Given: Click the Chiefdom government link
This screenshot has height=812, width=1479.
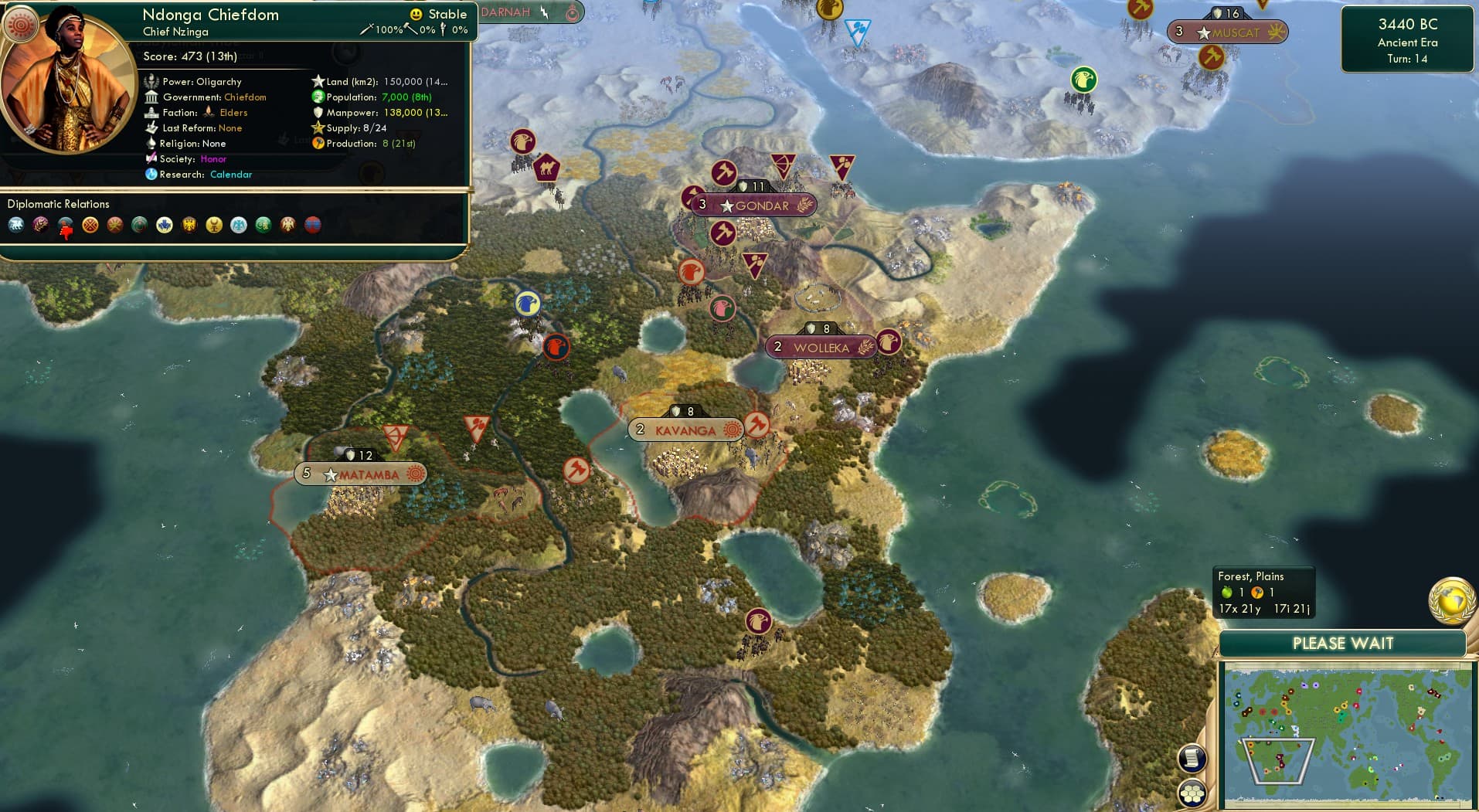Looking at the screenshot, I should point(245,97).
